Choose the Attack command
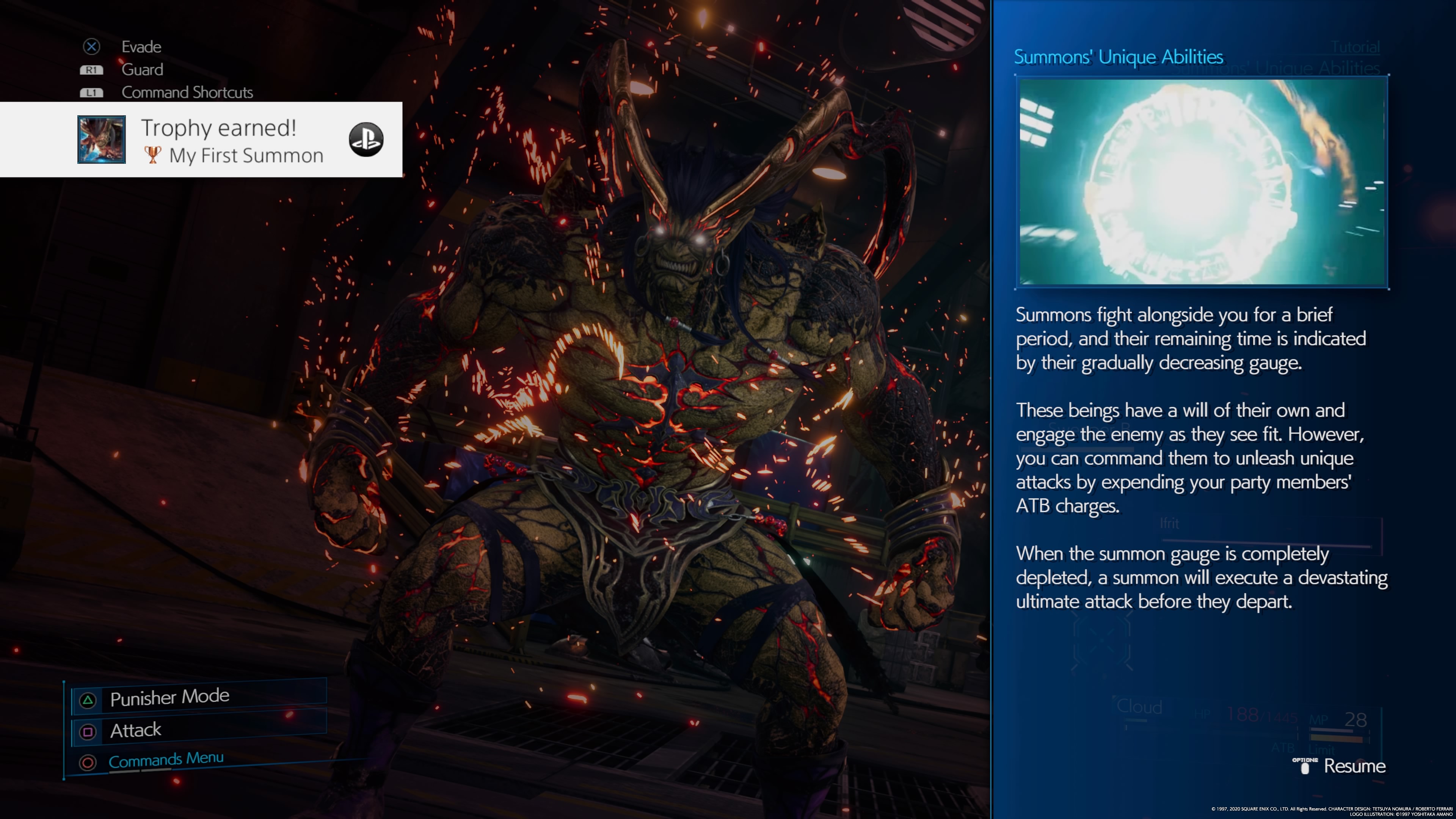1456x819 pixels. point(136,730)
